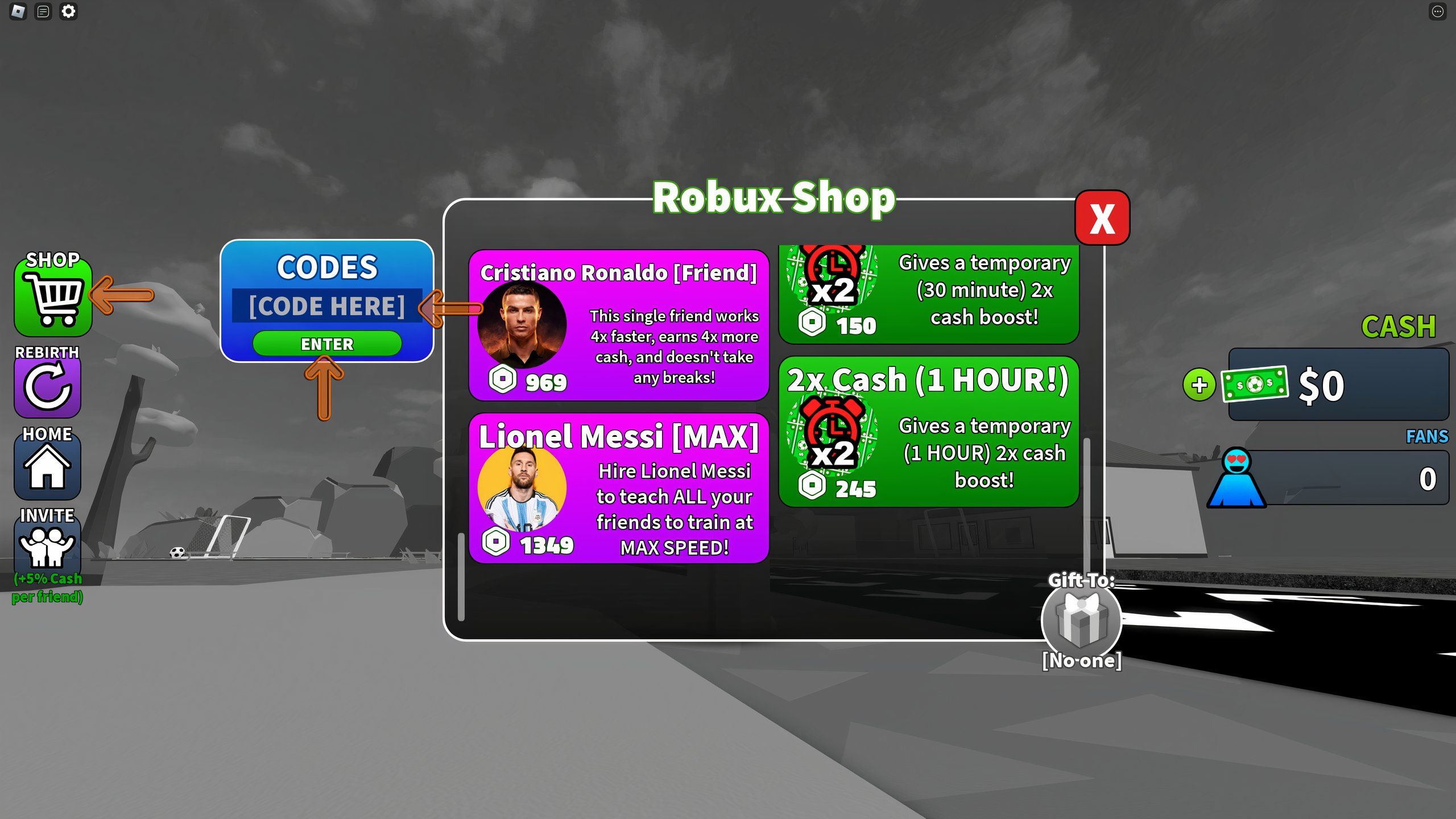Click the chat icon in top-left corner
Image resolution: width=1456 pixels, height=819 pixels.
(42, 13)
